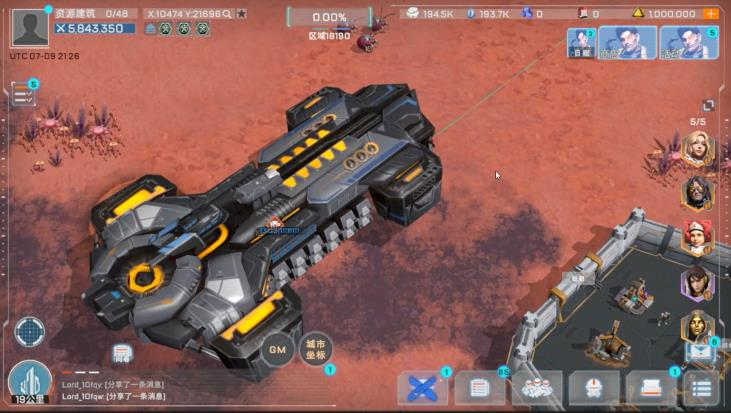Screen dimensions: 731x413
Task: Open the helmet hero menu
Action: click(x=594, y=388)
